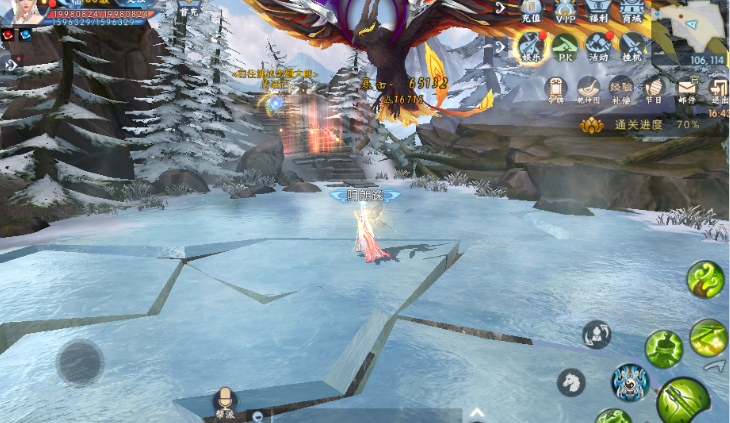Screen dimensions: 730x423
Task: Claim the 经验补偿 experience compensation
Action: [x=622, y=89]
